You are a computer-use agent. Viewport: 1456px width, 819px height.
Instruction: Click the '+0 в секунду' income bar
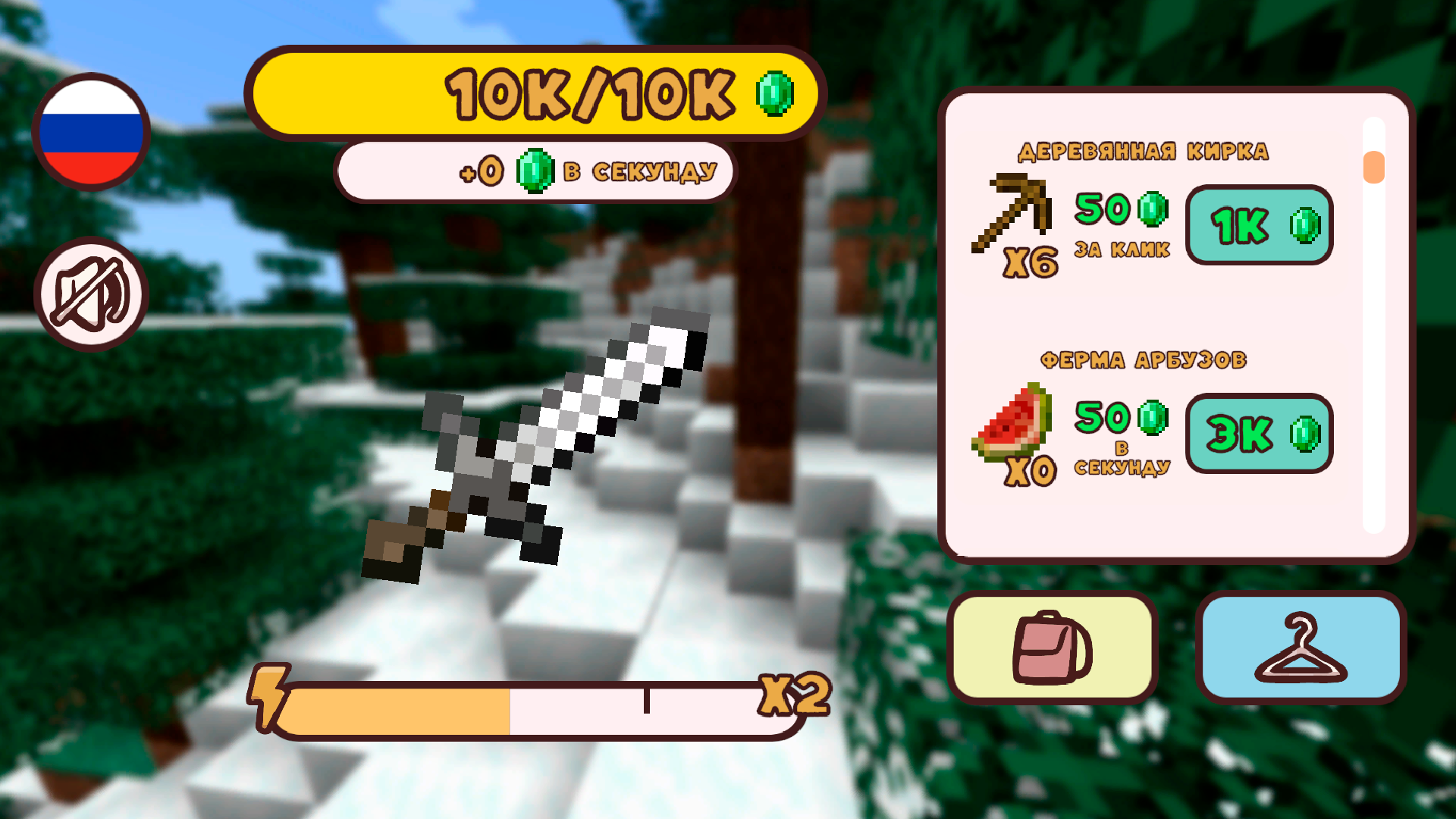533,171
